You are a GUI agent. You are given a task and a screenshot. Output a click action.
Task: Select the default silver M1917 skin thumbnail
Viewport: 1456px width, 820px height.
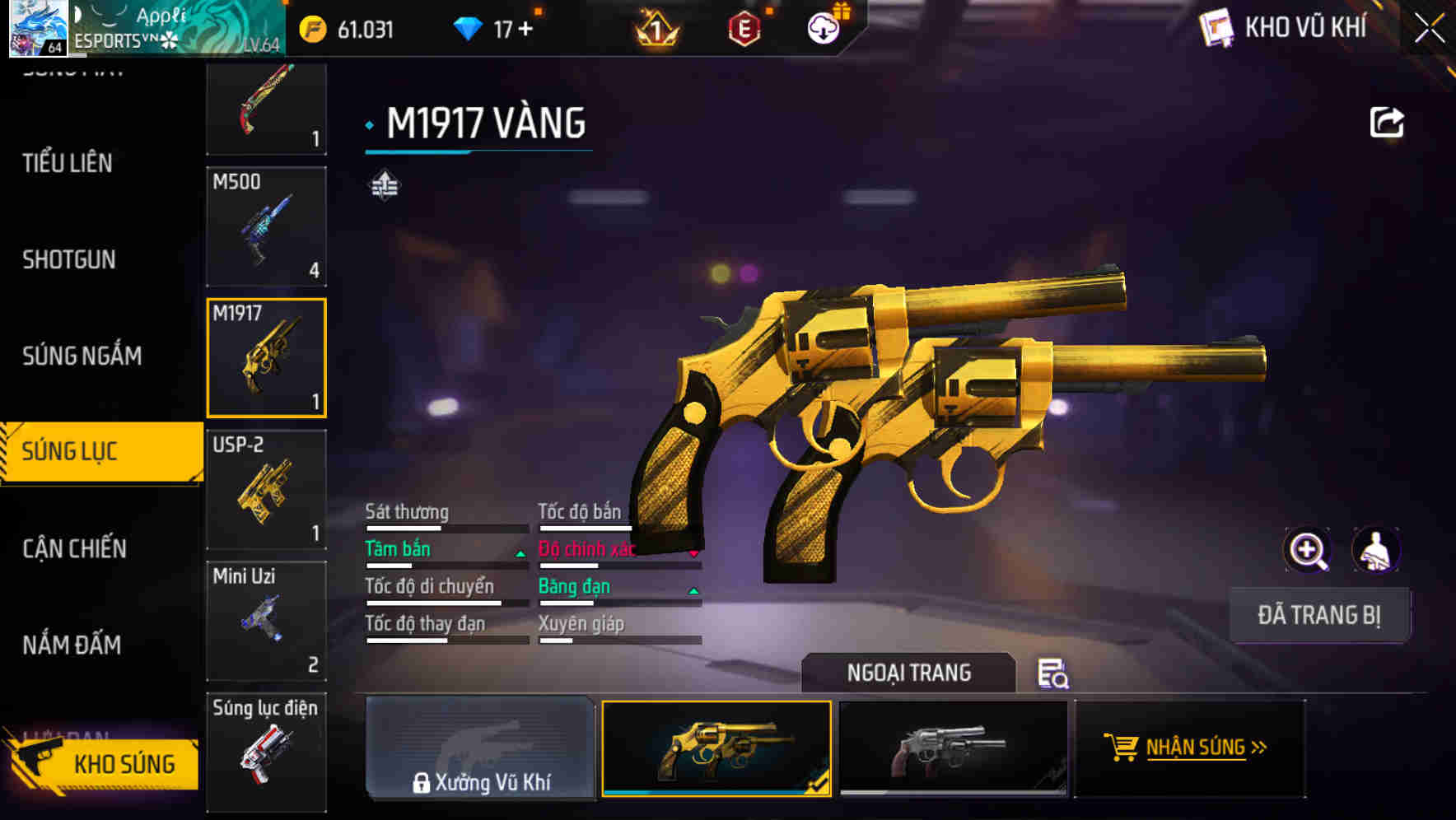coord(953,748)
